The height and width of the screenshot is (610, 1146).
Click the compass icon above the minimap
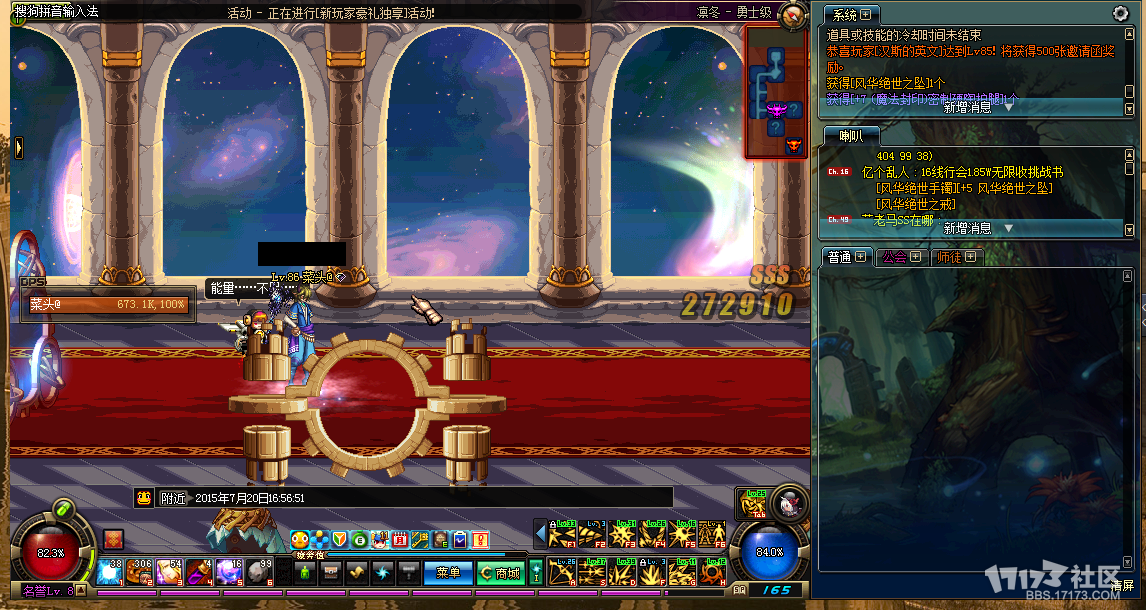793,14
